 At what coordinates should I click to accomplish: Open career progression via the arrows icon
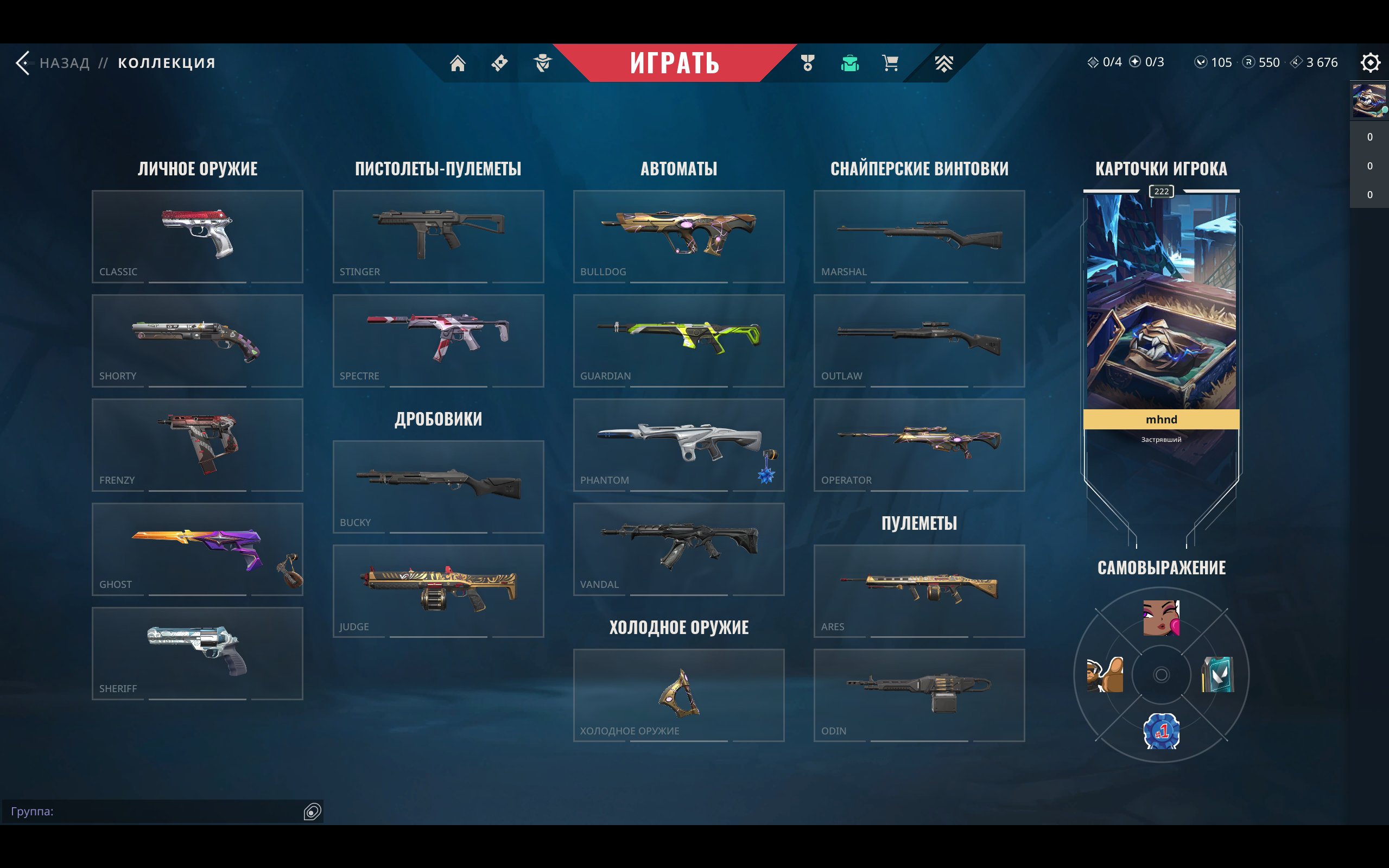(x=943, y=63)
